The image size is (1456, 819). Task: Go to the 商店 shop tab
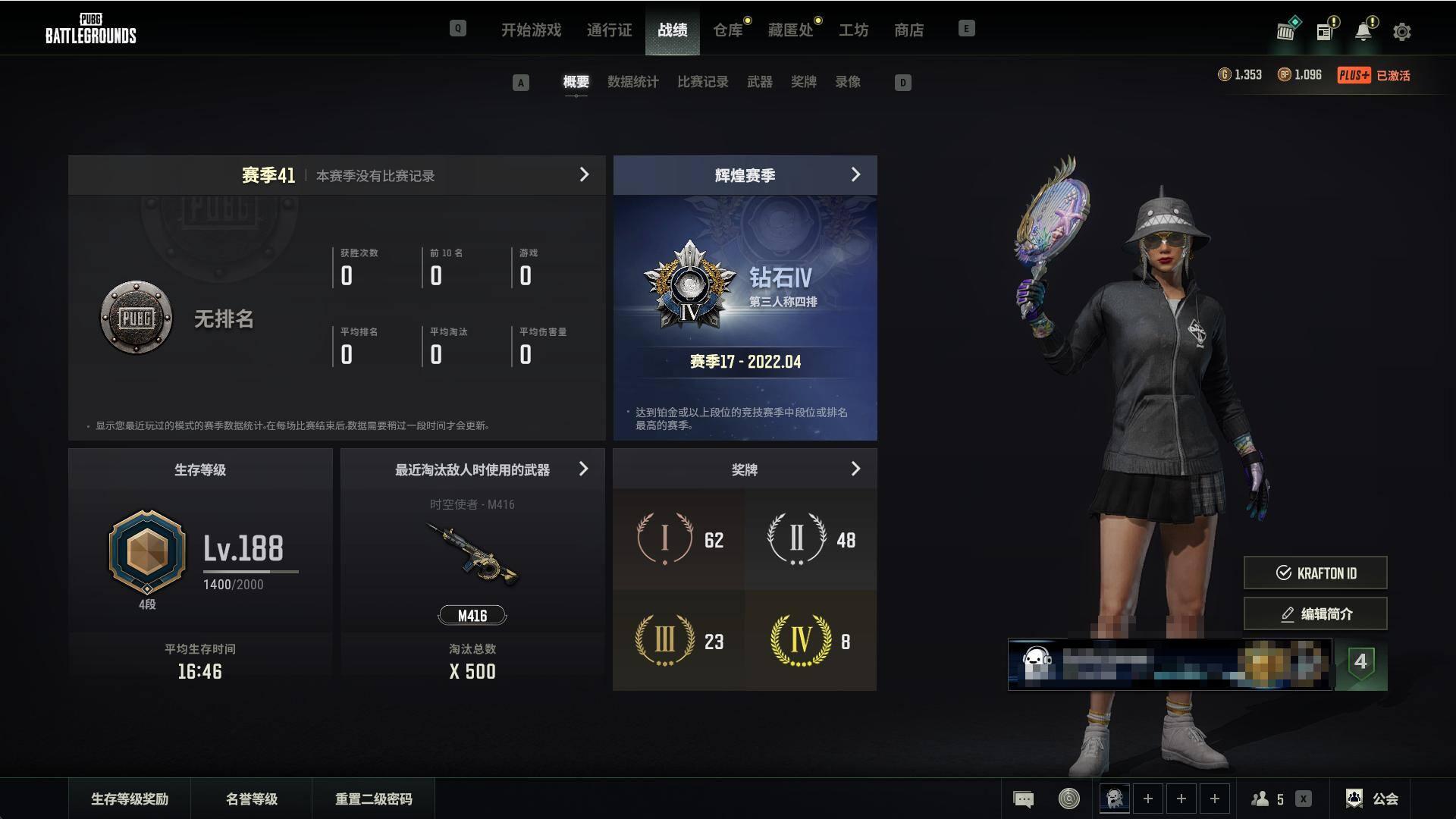coord(908,30)
